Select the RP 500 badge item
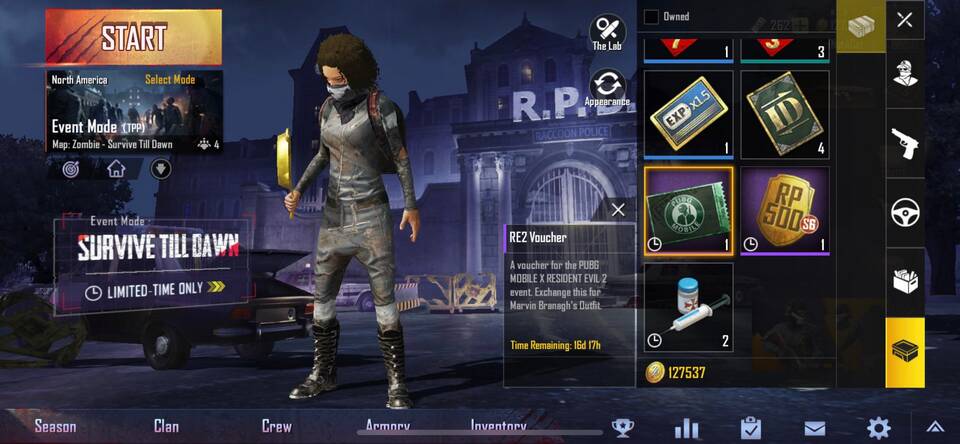 pos(784,210)
